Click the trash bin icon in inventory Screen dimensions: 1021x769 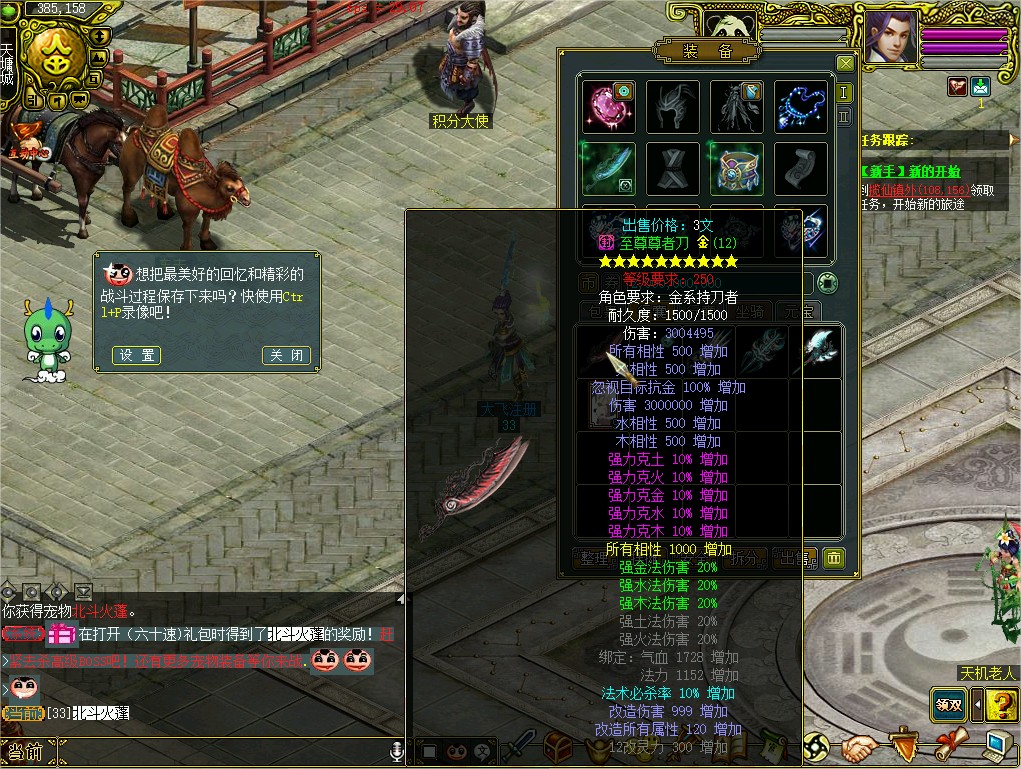point(834,558)
